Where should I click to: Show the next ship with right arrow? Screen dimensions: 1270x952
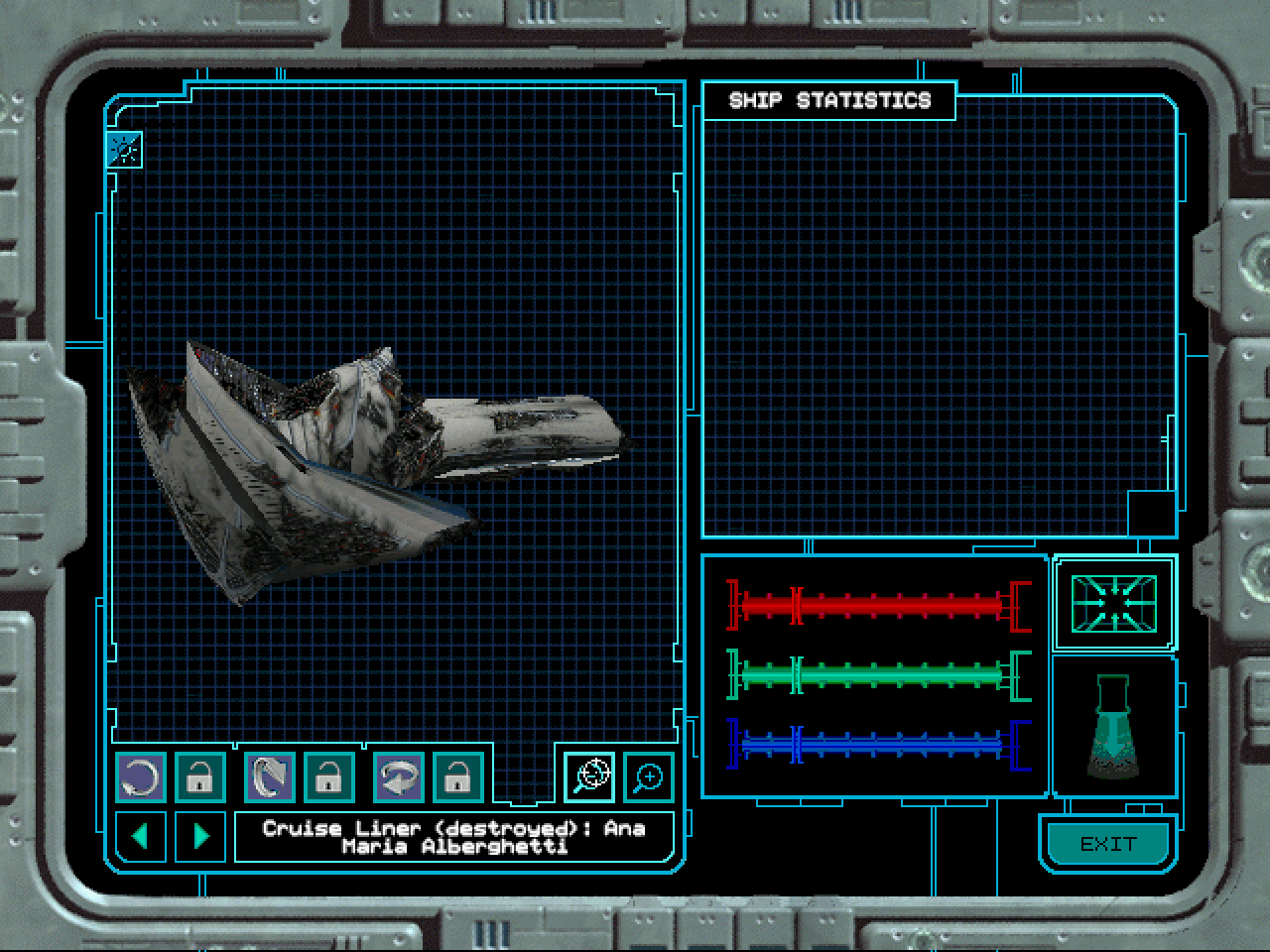pos(200,836)
